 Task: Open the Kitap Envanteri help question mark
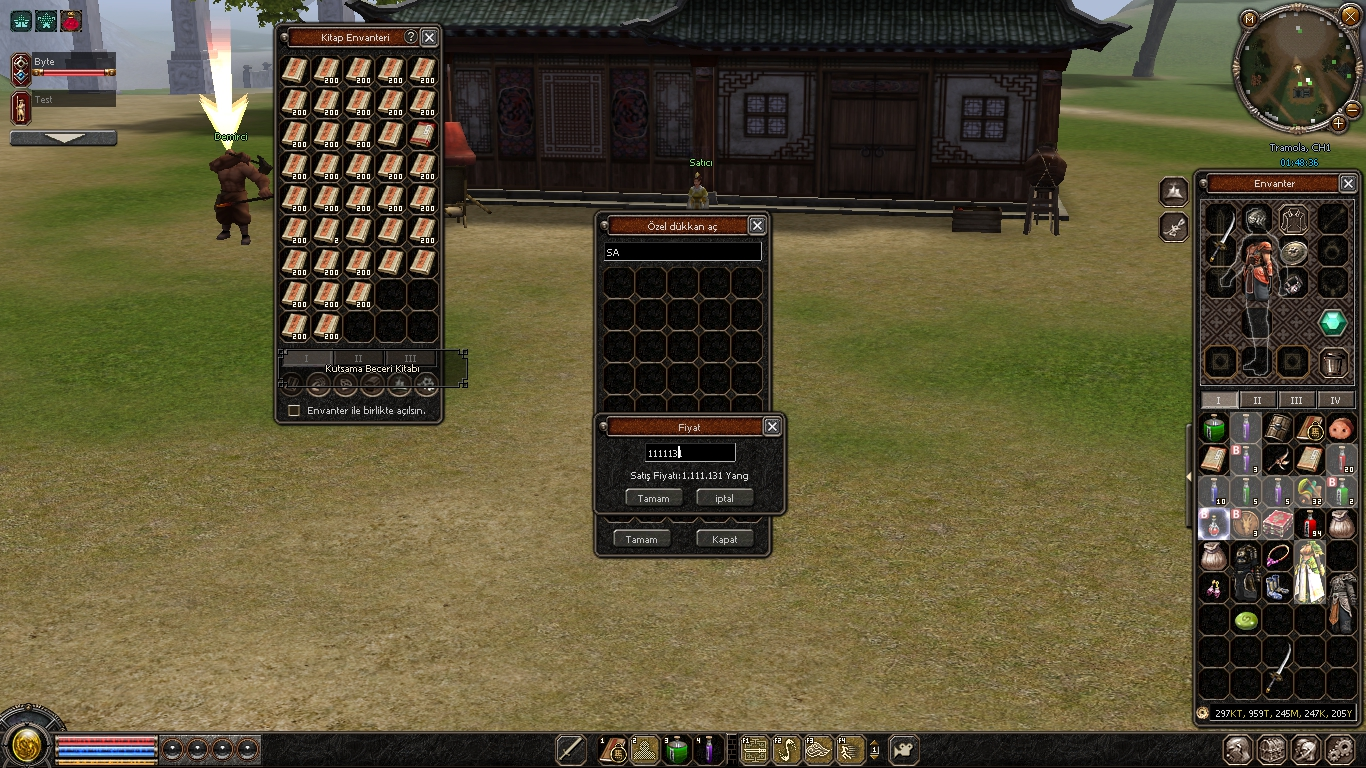coord(410,37)
